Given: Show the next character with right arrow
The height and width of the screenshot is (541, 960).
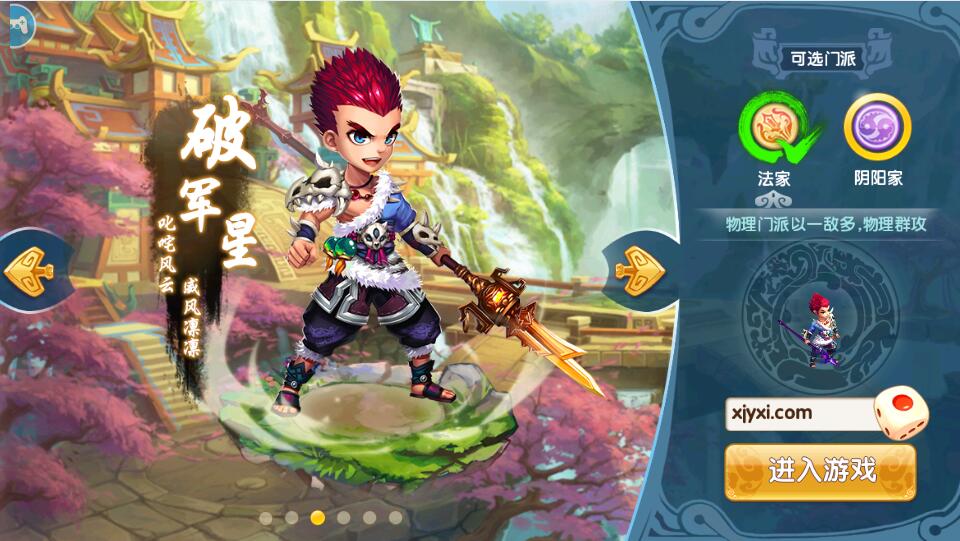Looking at the screenshot, I should pos(638,267).
